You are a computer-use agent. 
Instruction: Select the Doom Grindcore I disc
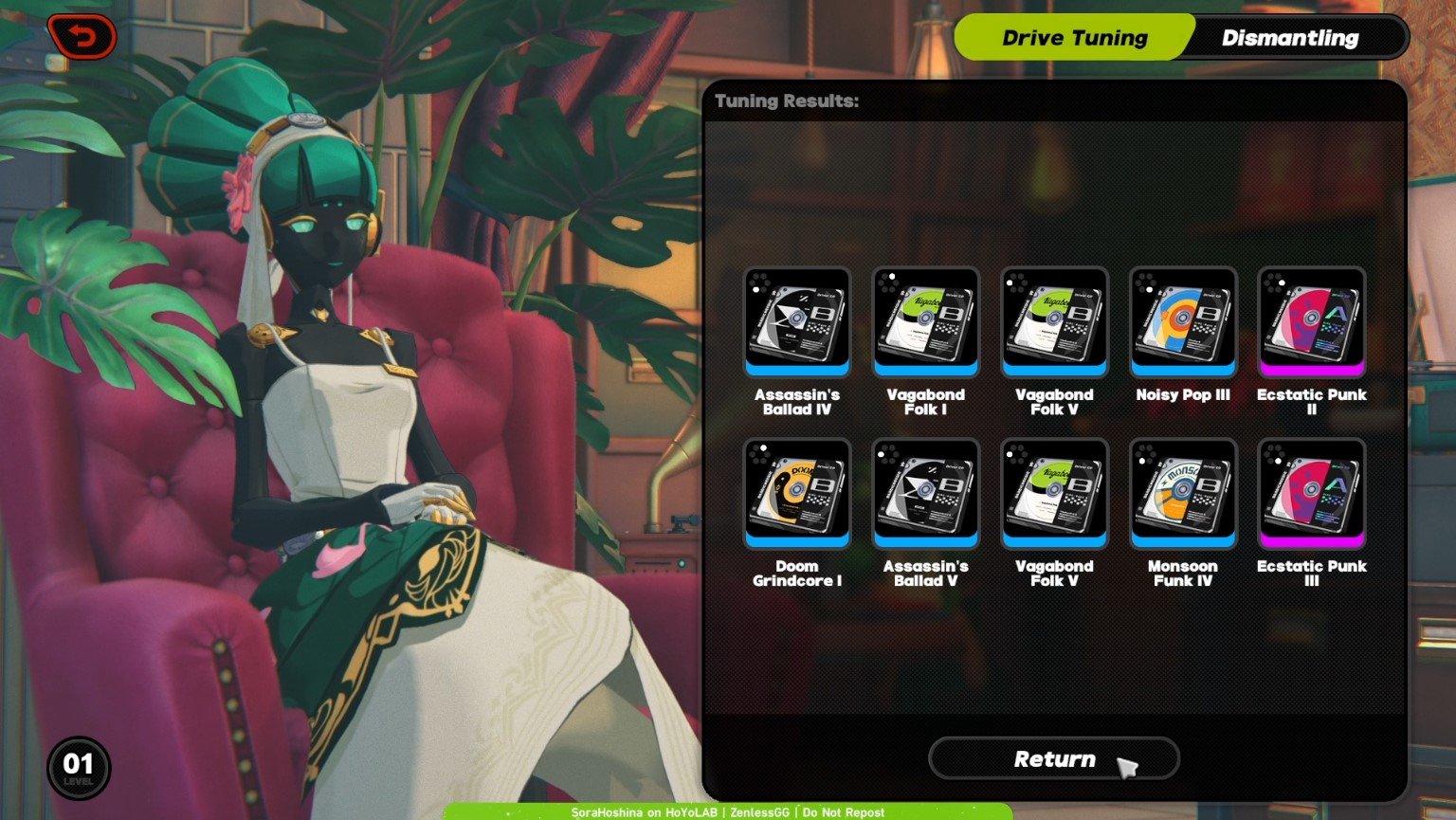tap(797, 493)
